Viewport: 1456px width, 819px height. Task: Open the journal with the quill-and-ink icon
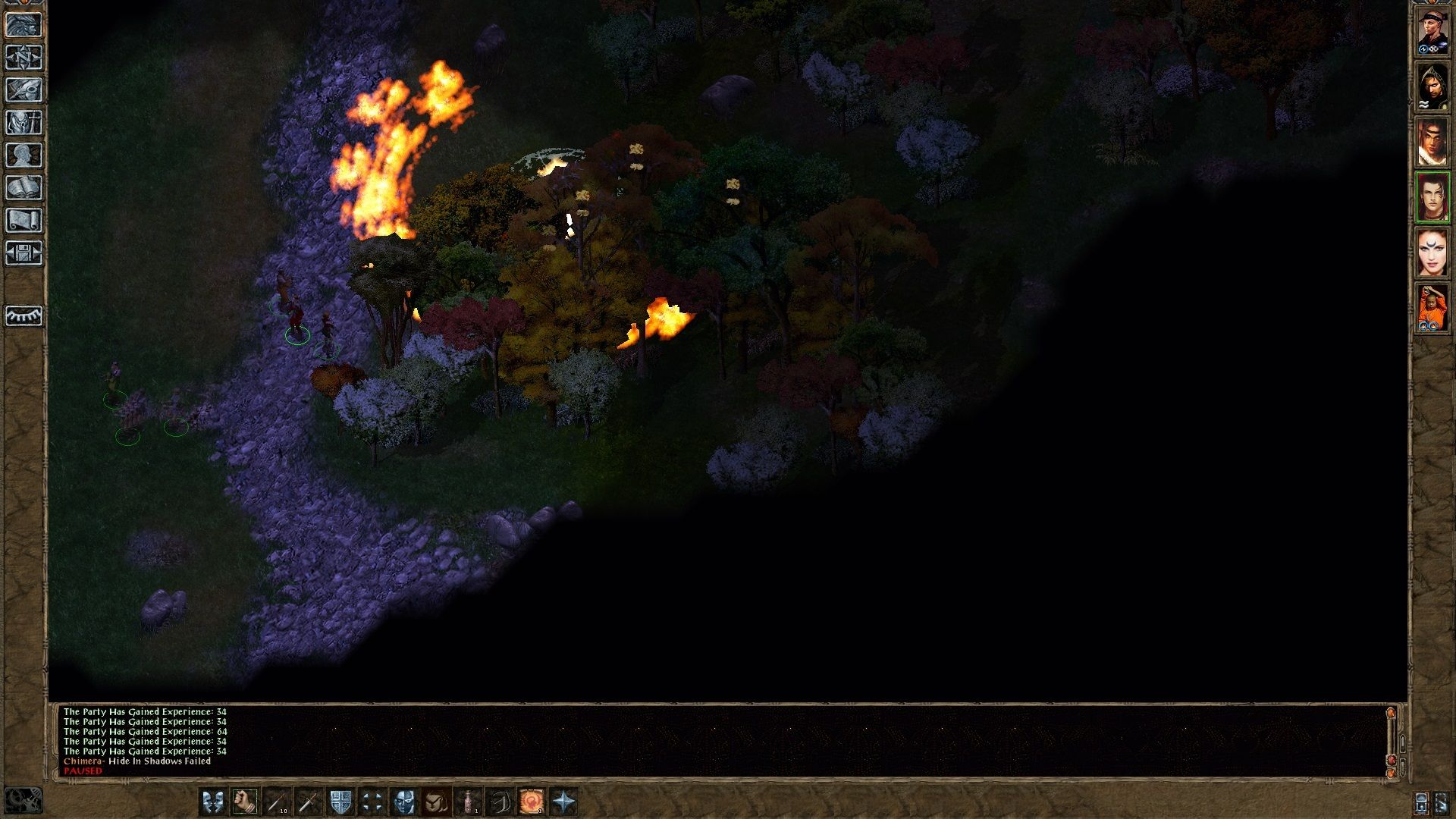click(25, 89)
